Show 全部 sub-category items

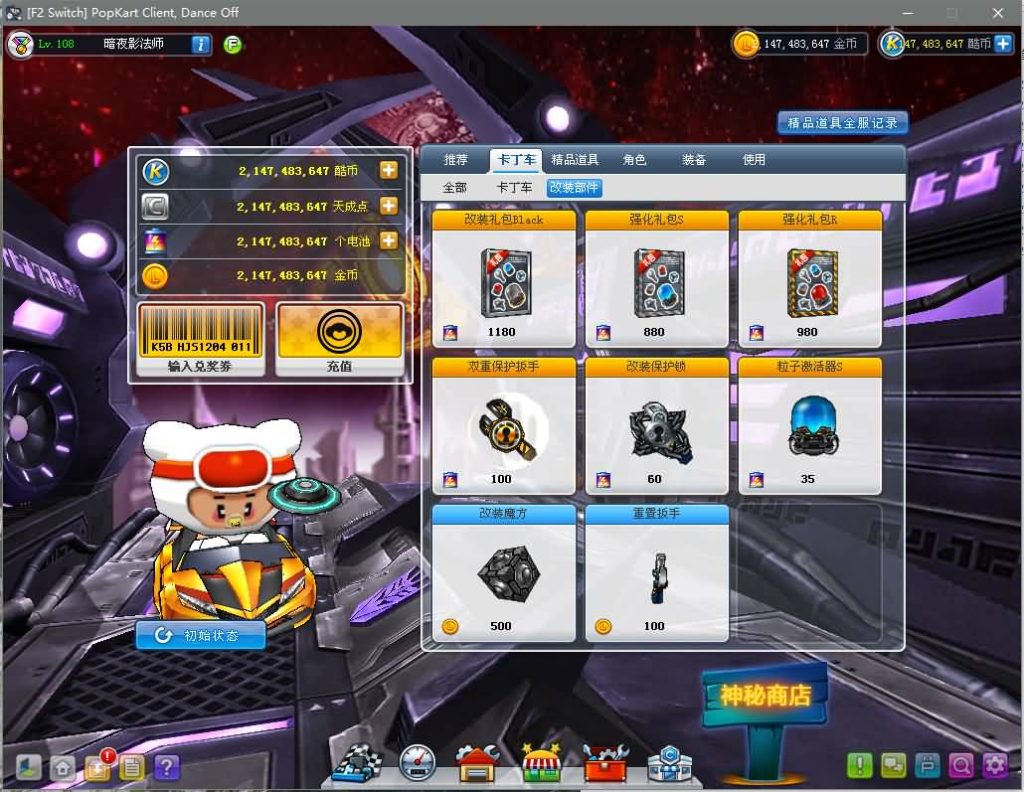pos(455,188)
